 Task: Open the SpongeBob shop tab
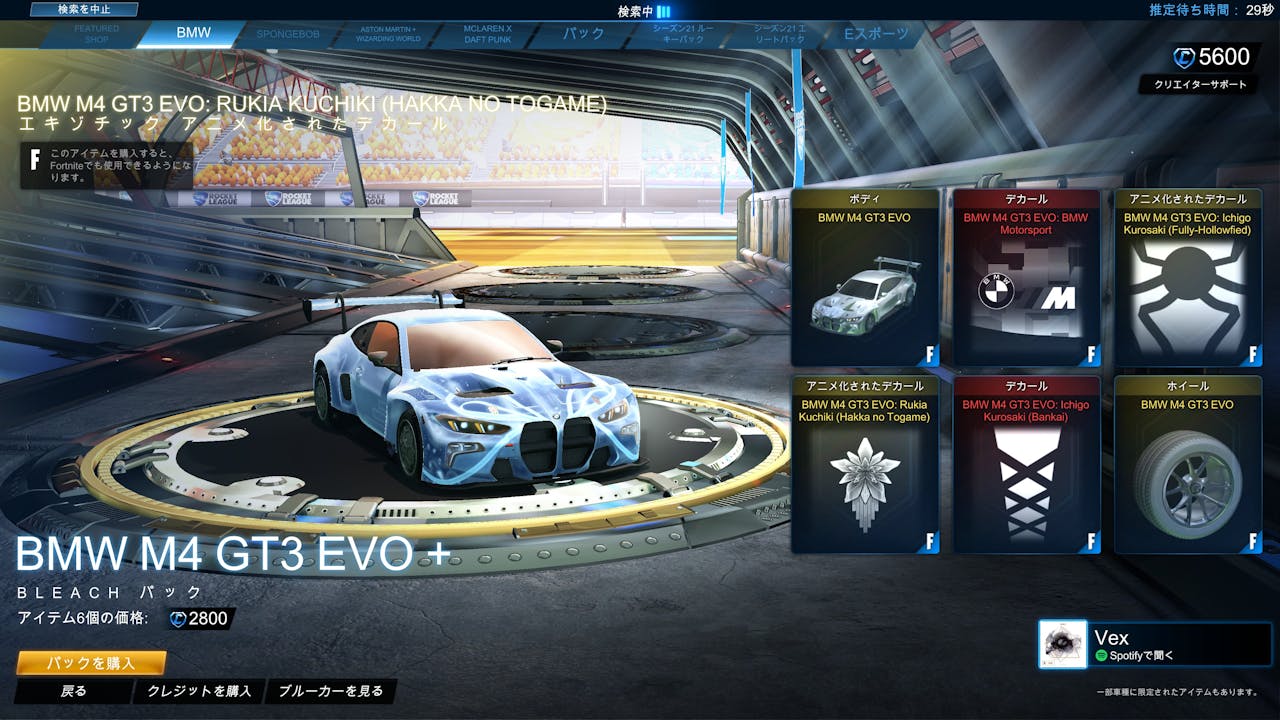click(290, 34)
